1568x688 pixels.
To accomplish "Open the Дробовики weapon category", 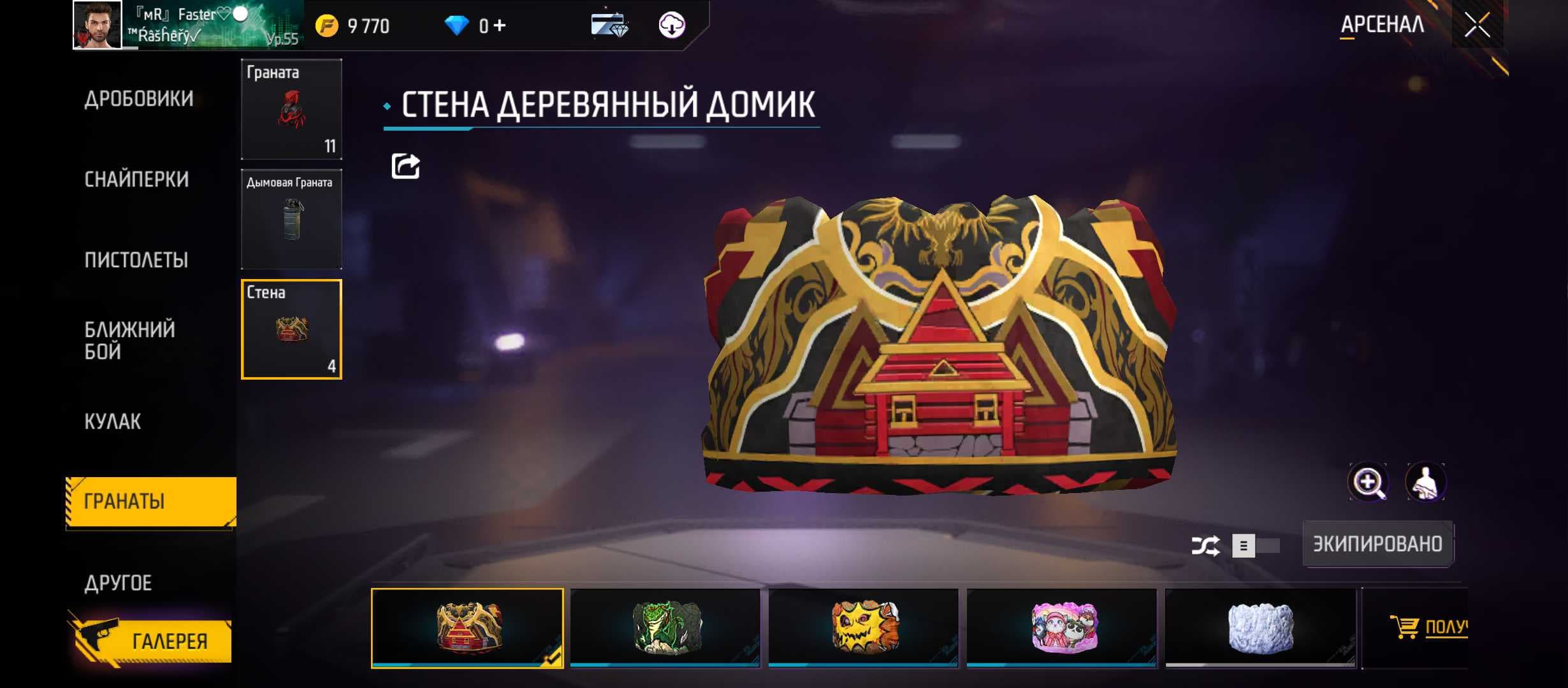I will coord(139,99).
